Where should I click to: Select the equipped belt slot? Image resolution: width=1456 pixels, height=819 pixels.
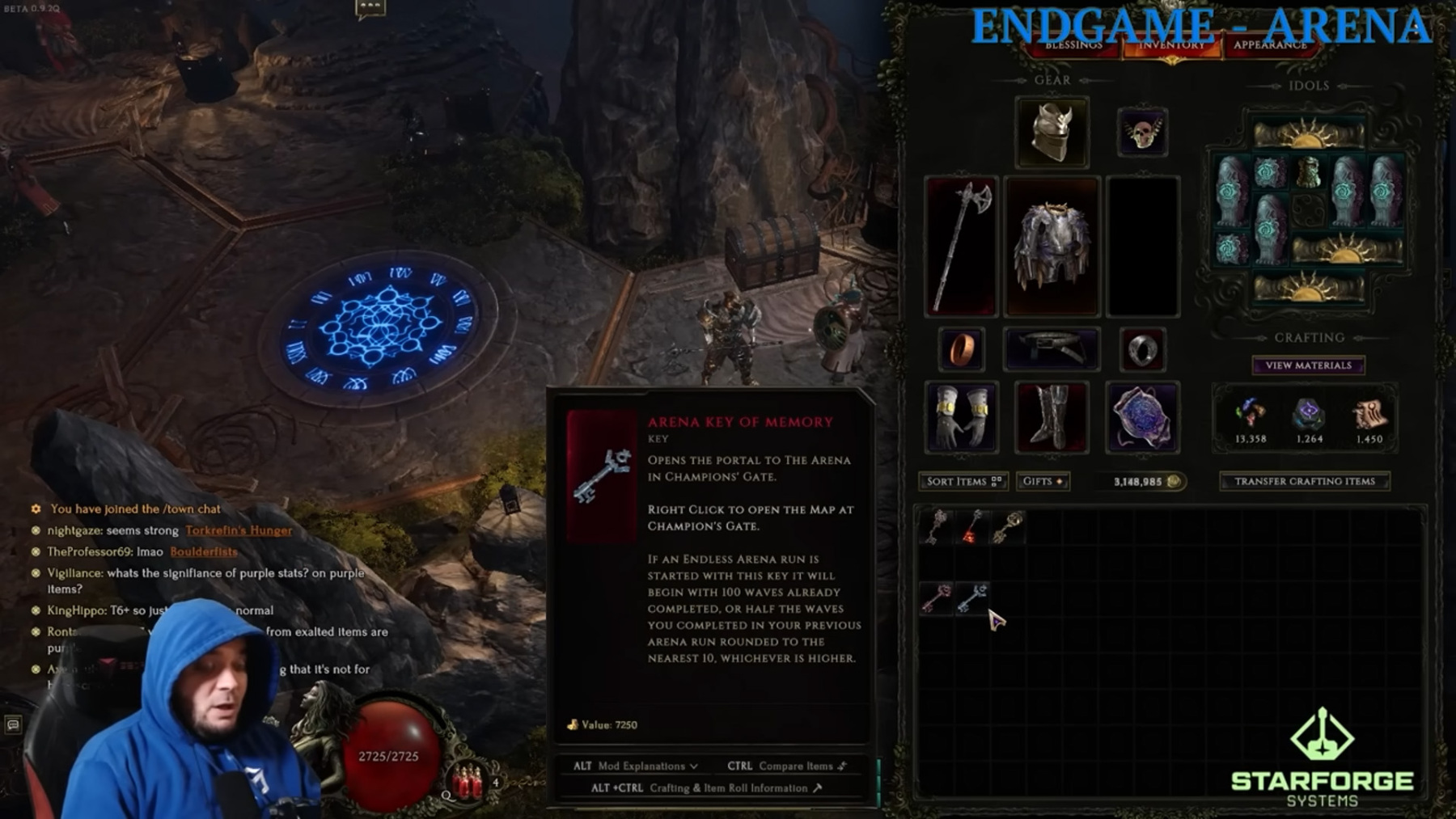(1052, 349)
